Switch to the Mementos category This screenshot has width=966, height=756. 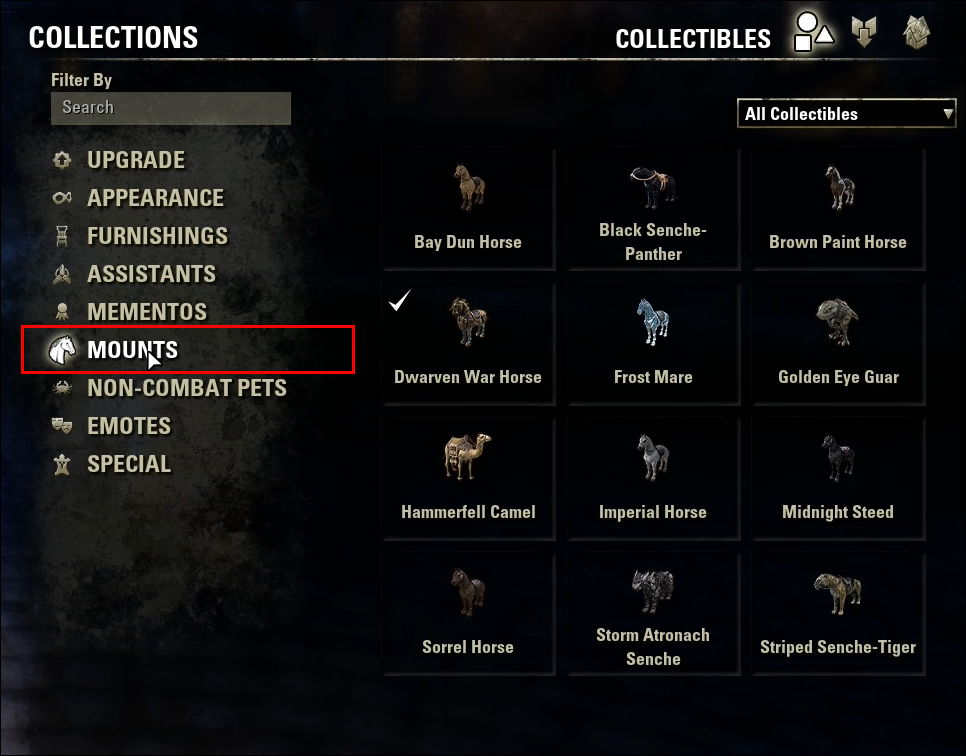tap(147, 312)
